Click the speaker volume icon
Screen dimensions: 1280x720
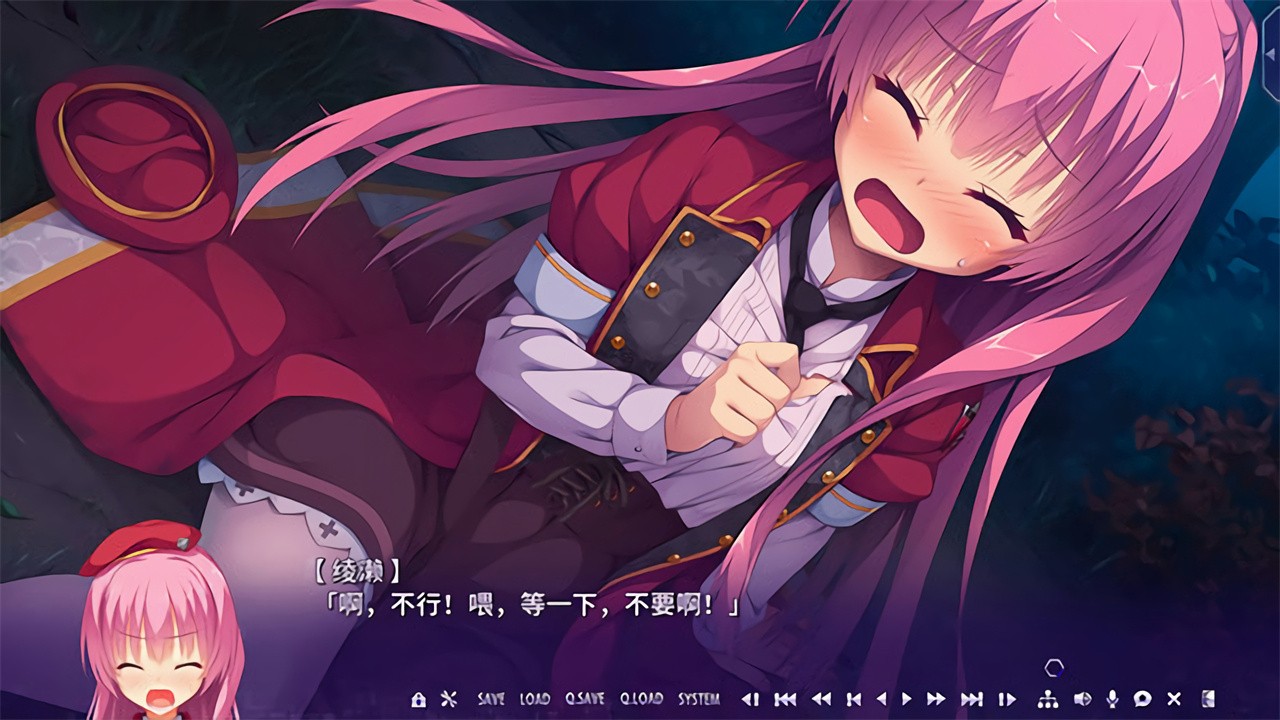coord(1084,700)
